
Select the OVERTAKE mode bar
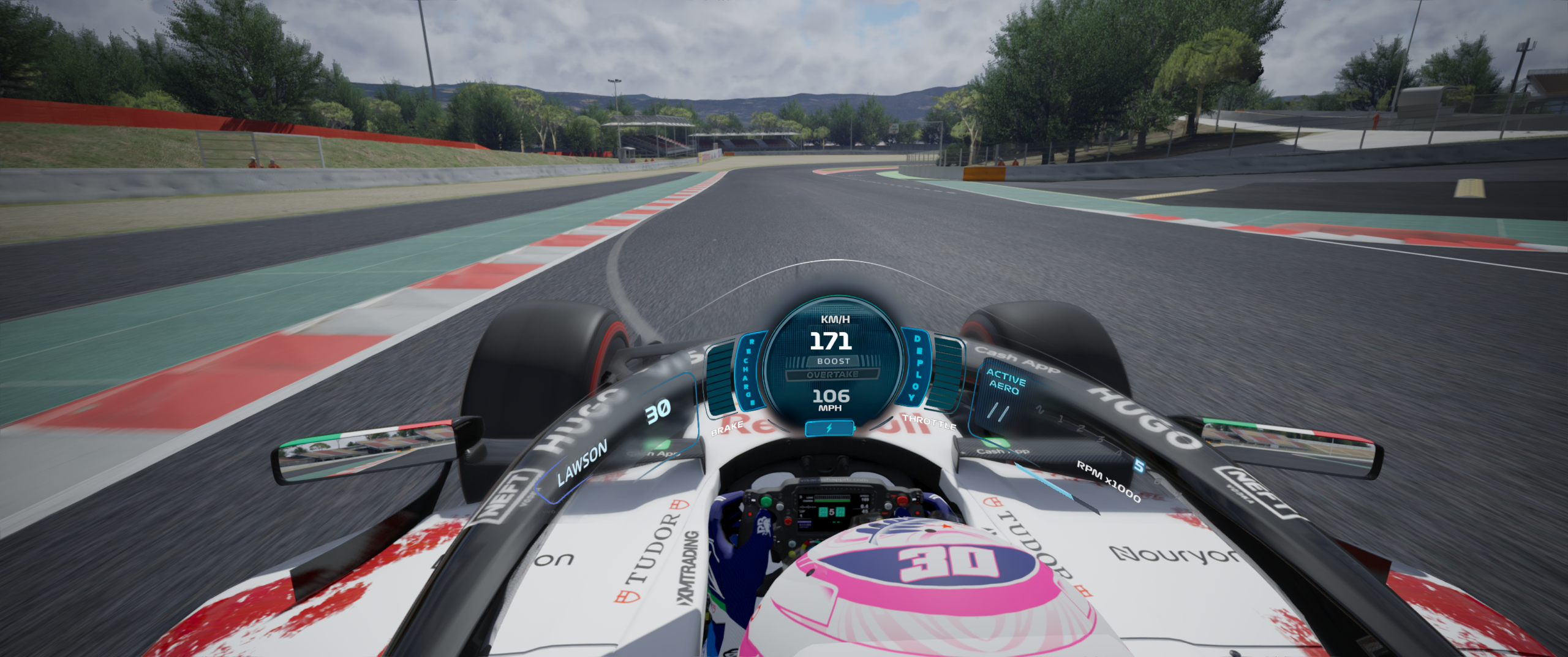[832, 374]
